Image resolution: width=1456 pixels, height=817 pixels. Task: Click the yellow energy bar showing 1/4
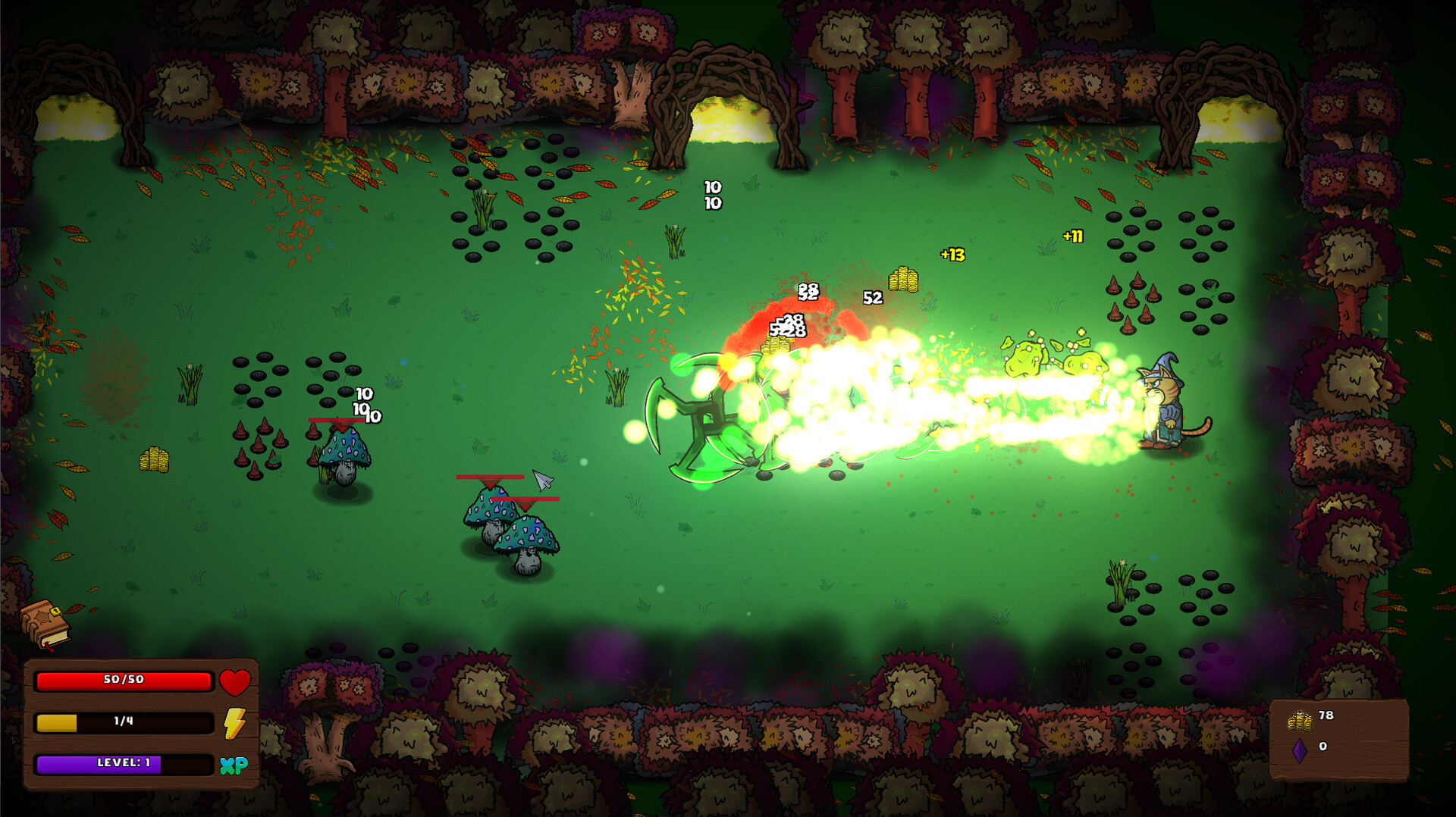tap(124, 724)
